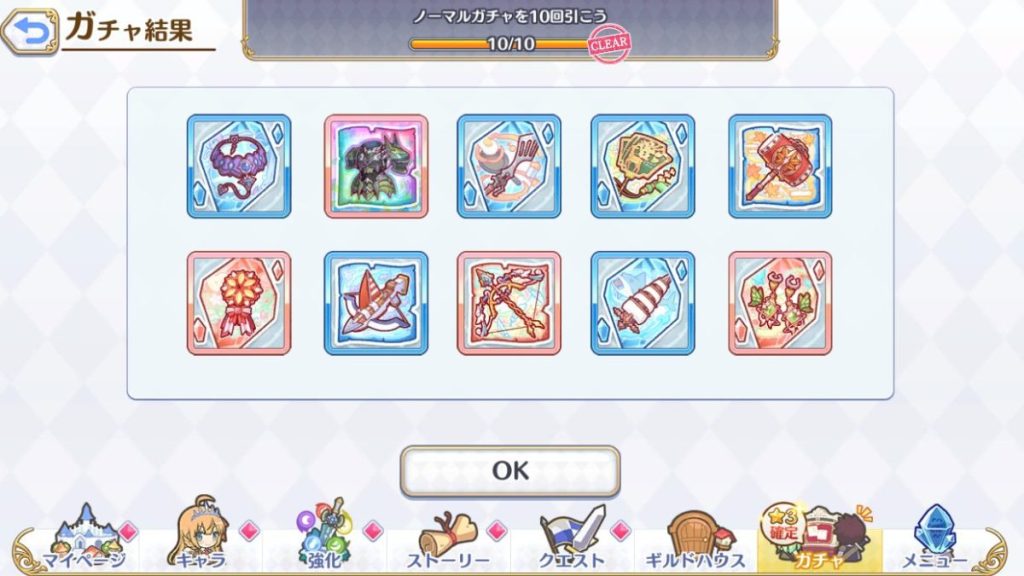
Task: Select the tan fan-shaped item
Action: (643, 166)
